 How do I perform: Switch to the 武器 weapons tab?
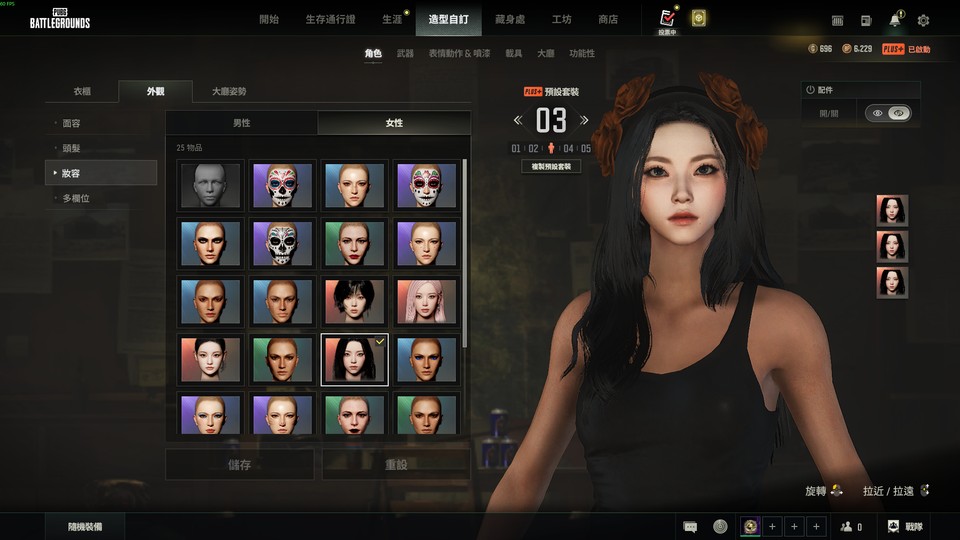(405, 53)
